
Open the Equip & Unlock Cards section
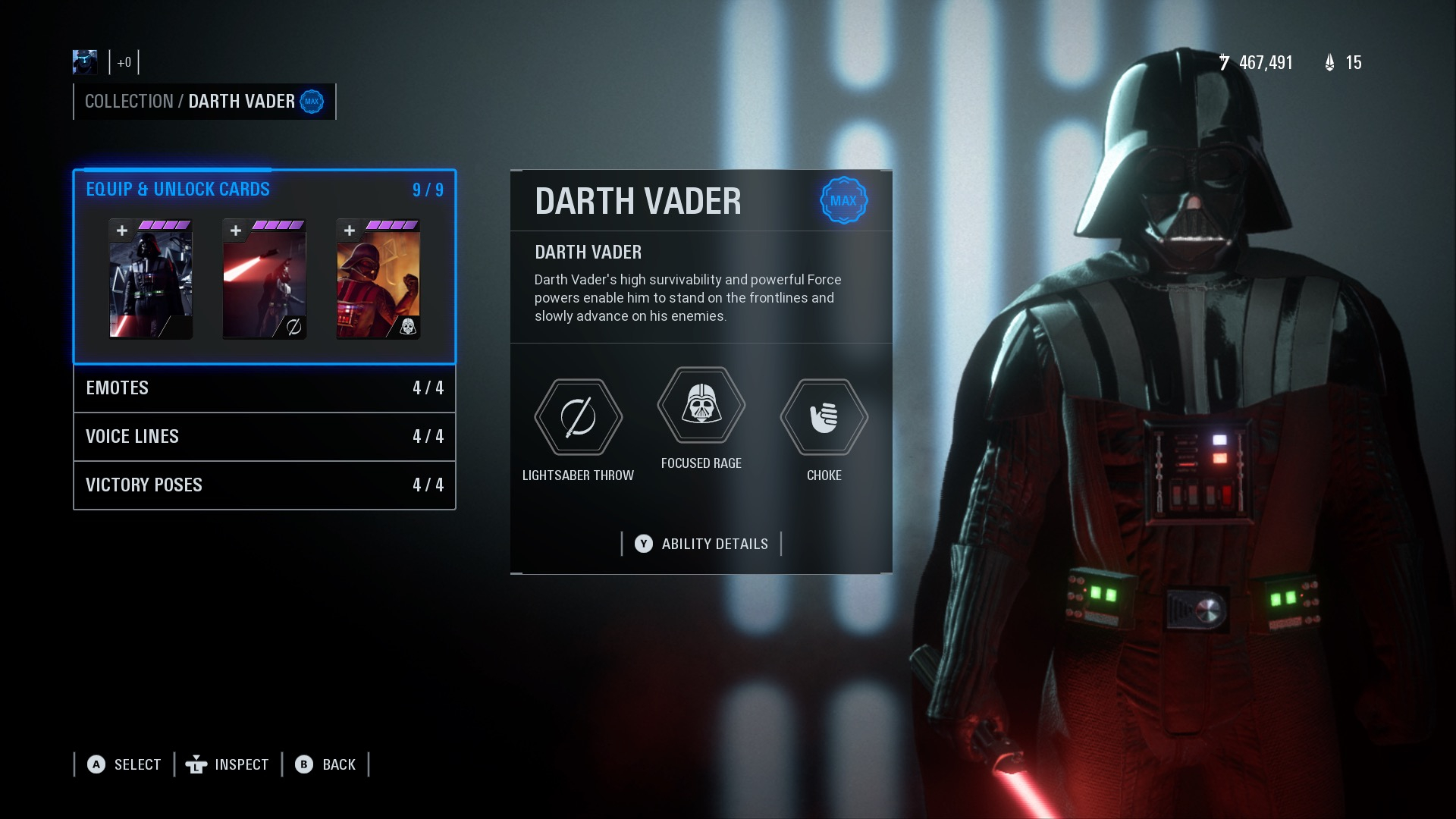click(x=177, y=190)
